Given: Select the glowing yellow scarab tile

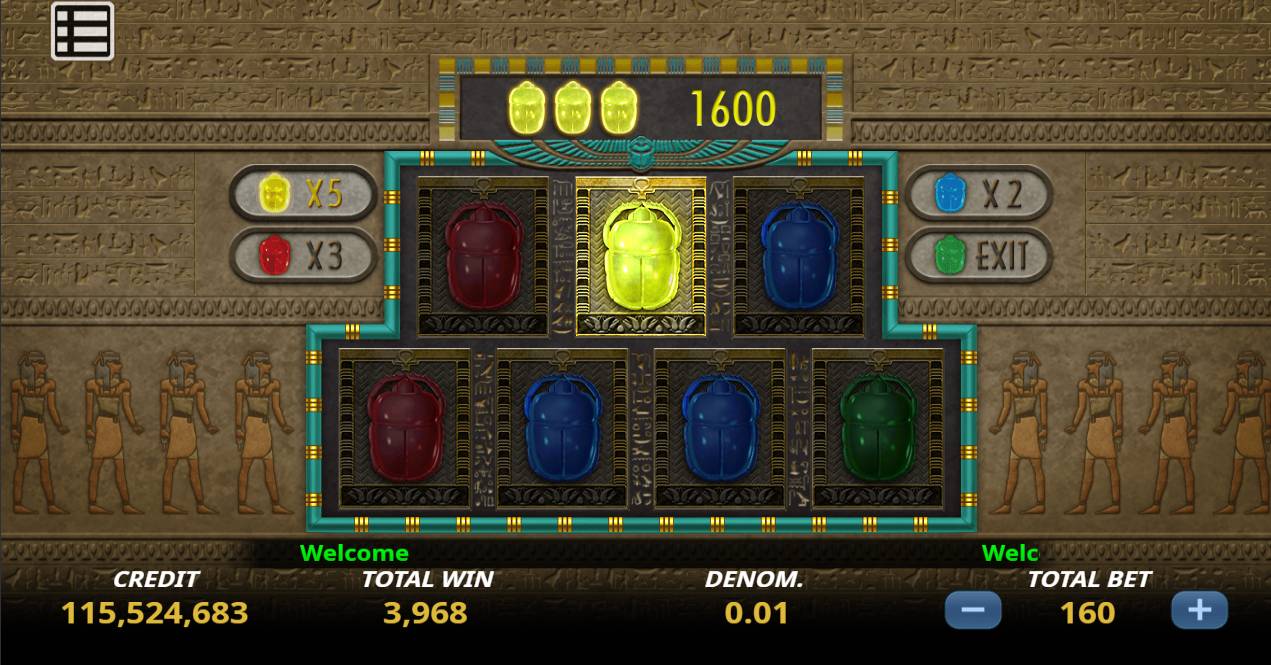Looking at the screenshot, I should coord(641,257).
